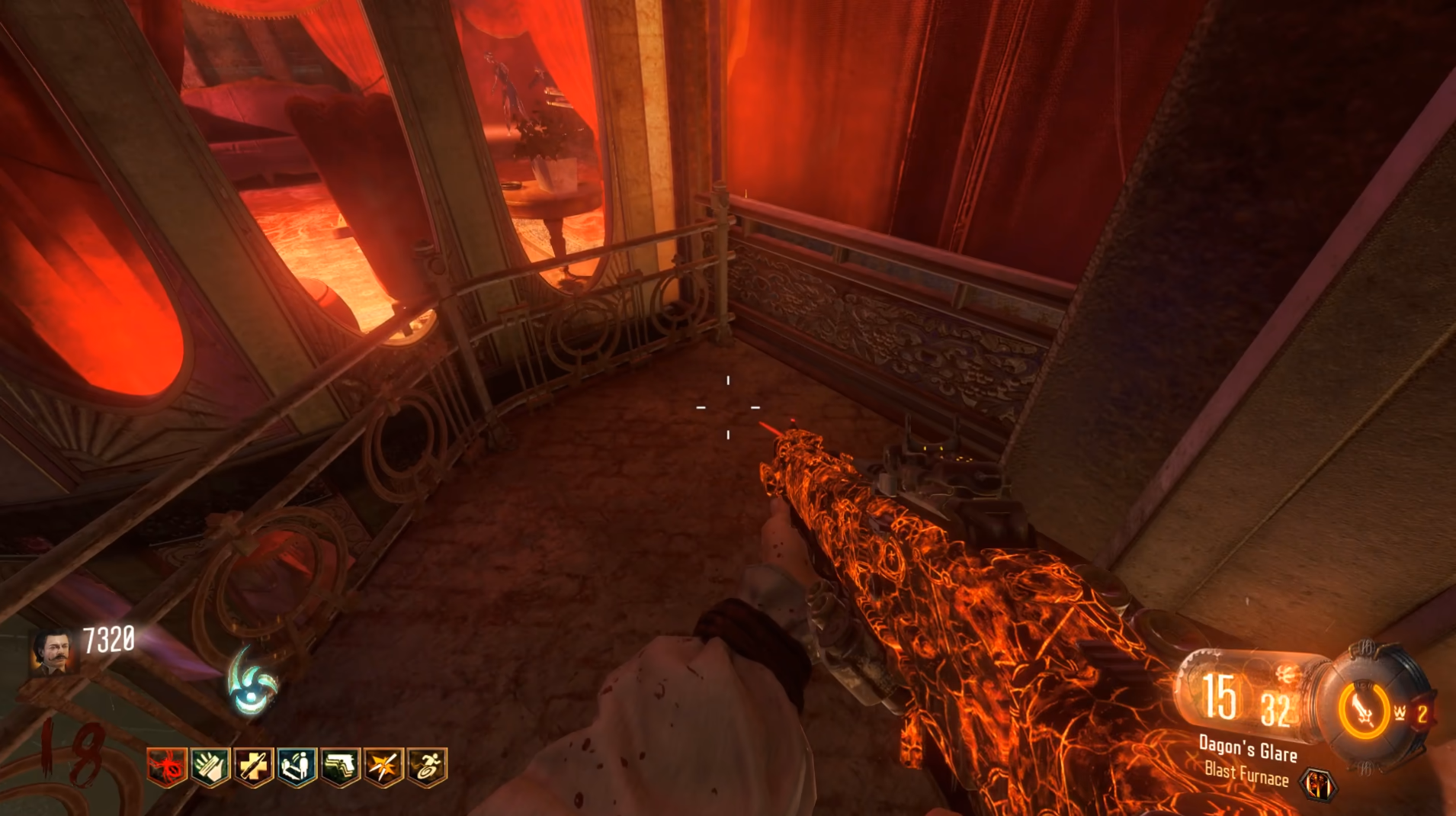Click the grenade icon in ammo tube
This screenshot has height=816, width=1456.
pos(1288,673)
